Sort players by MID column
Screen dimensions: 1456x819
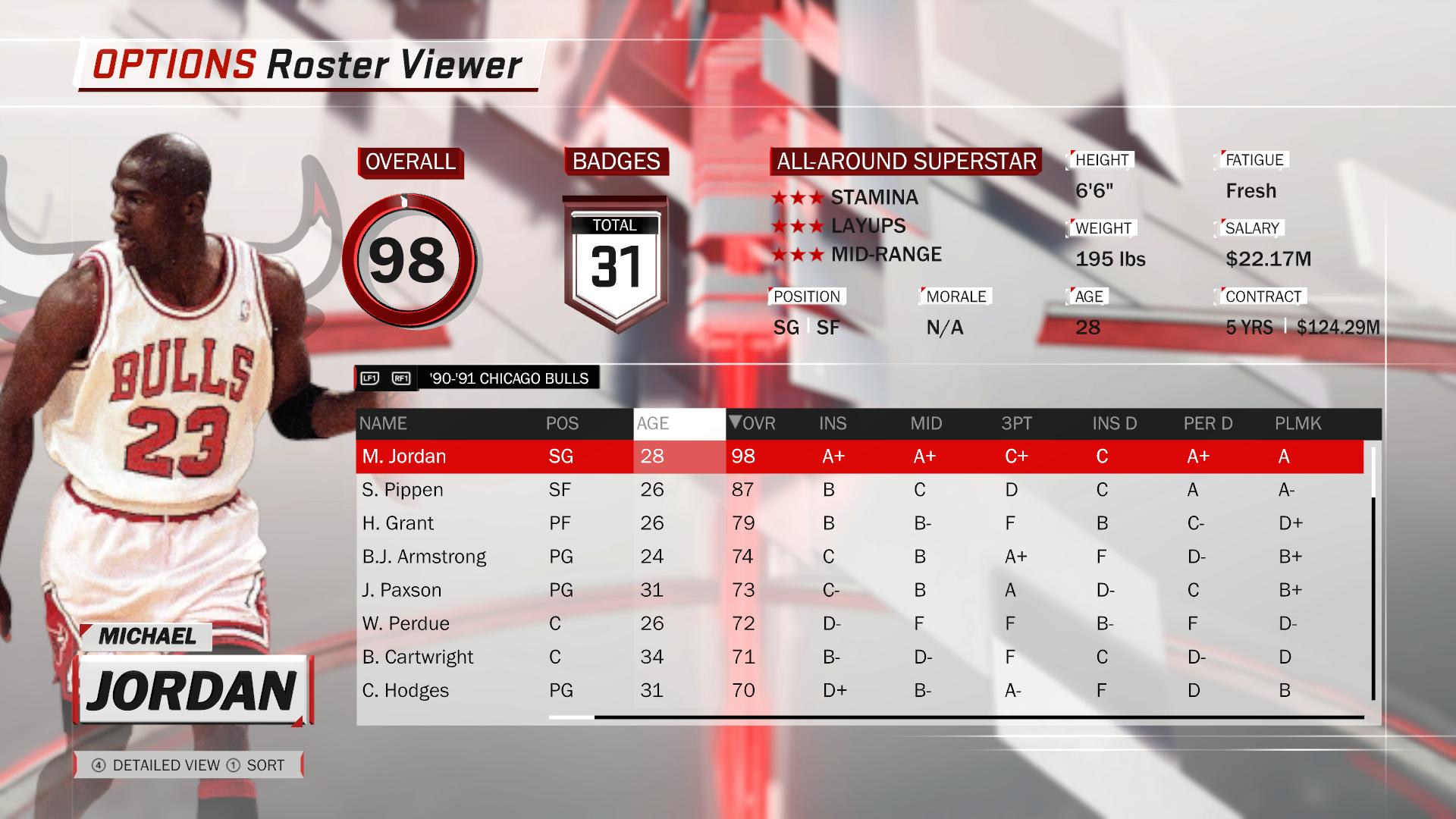(926, 424)
